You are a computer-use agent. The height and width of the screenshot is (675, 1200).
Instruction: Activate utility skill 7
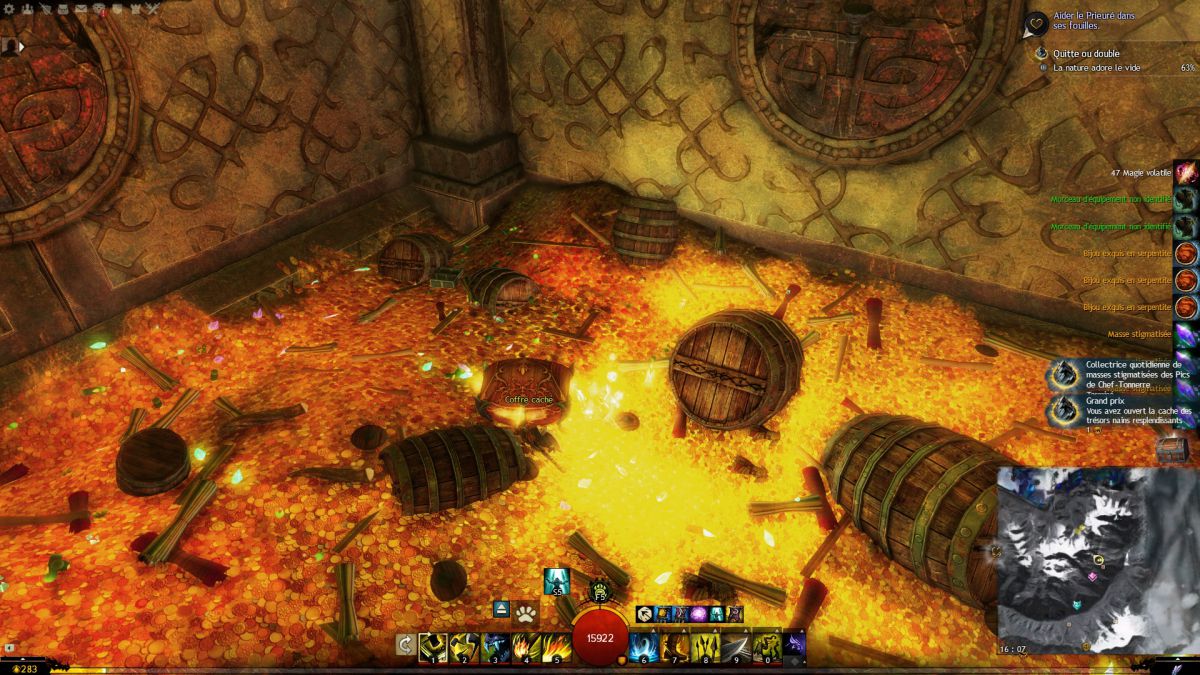(x=675, y=647)
